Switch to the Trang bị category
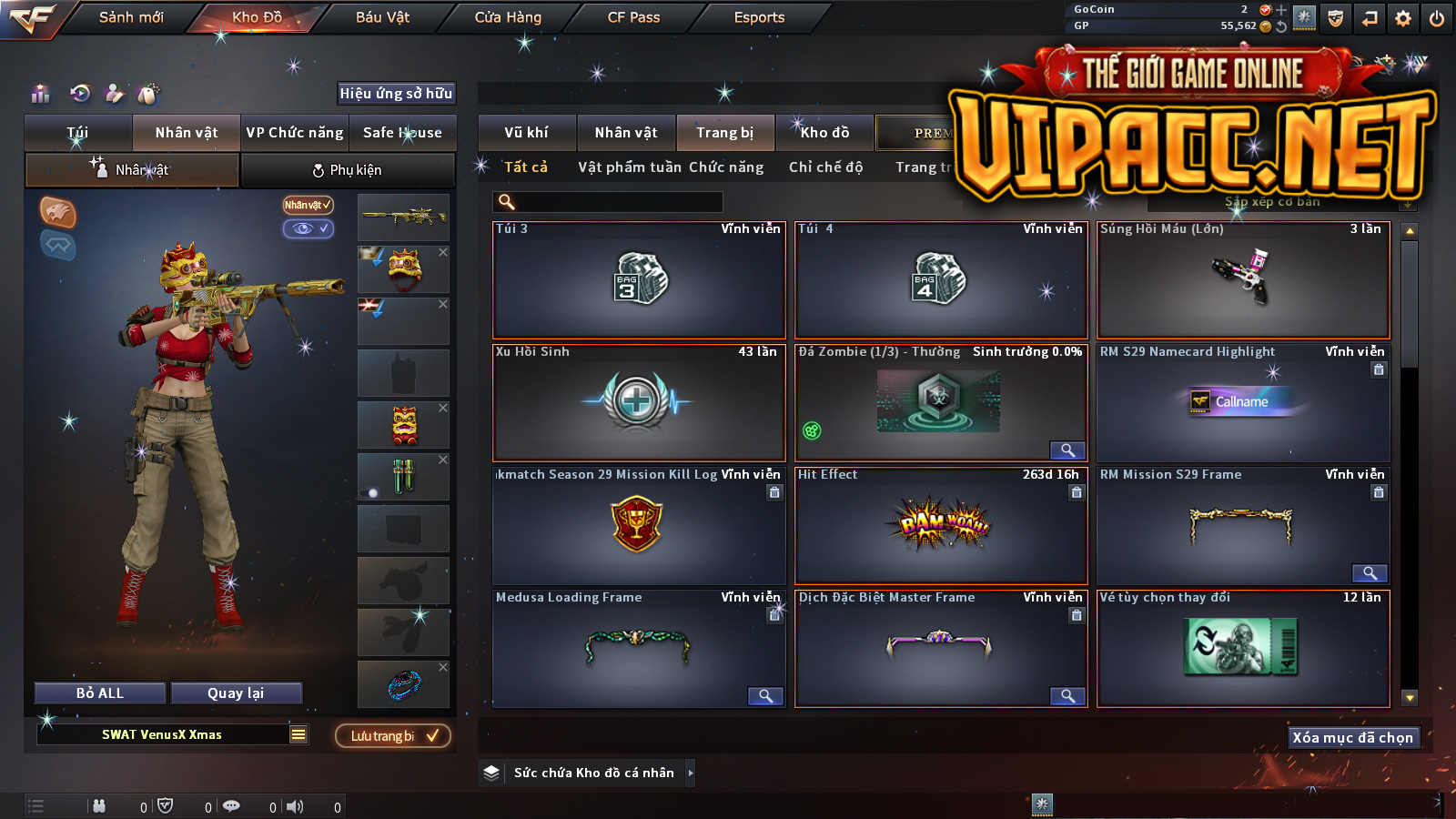This screenshot has height=819, width=1456. tap(724, 133)
